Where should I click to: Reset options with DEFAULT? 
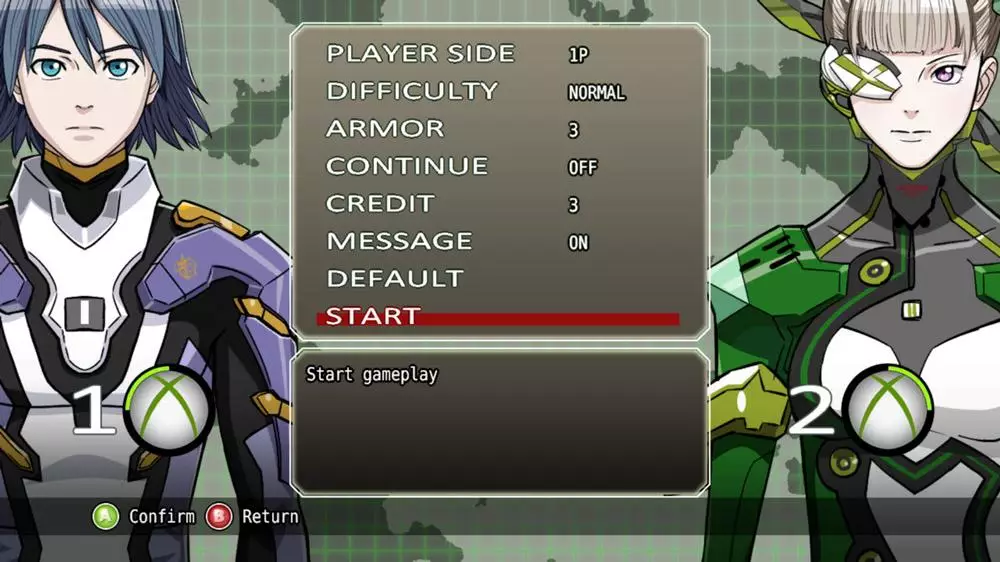(395, 279)
